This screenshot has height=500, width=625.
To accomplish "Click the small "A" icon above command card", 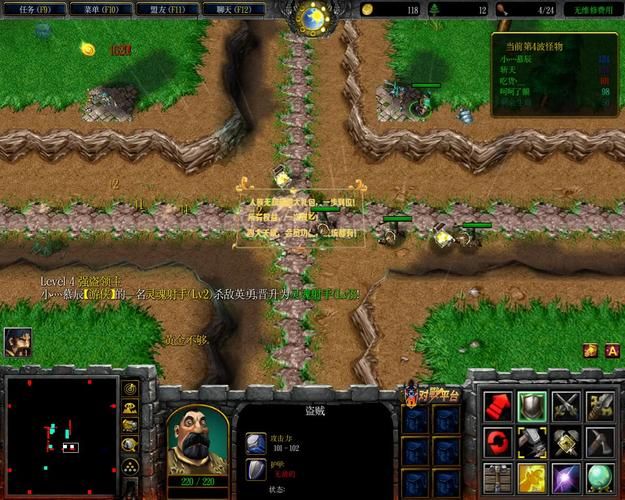I will 612,350.
